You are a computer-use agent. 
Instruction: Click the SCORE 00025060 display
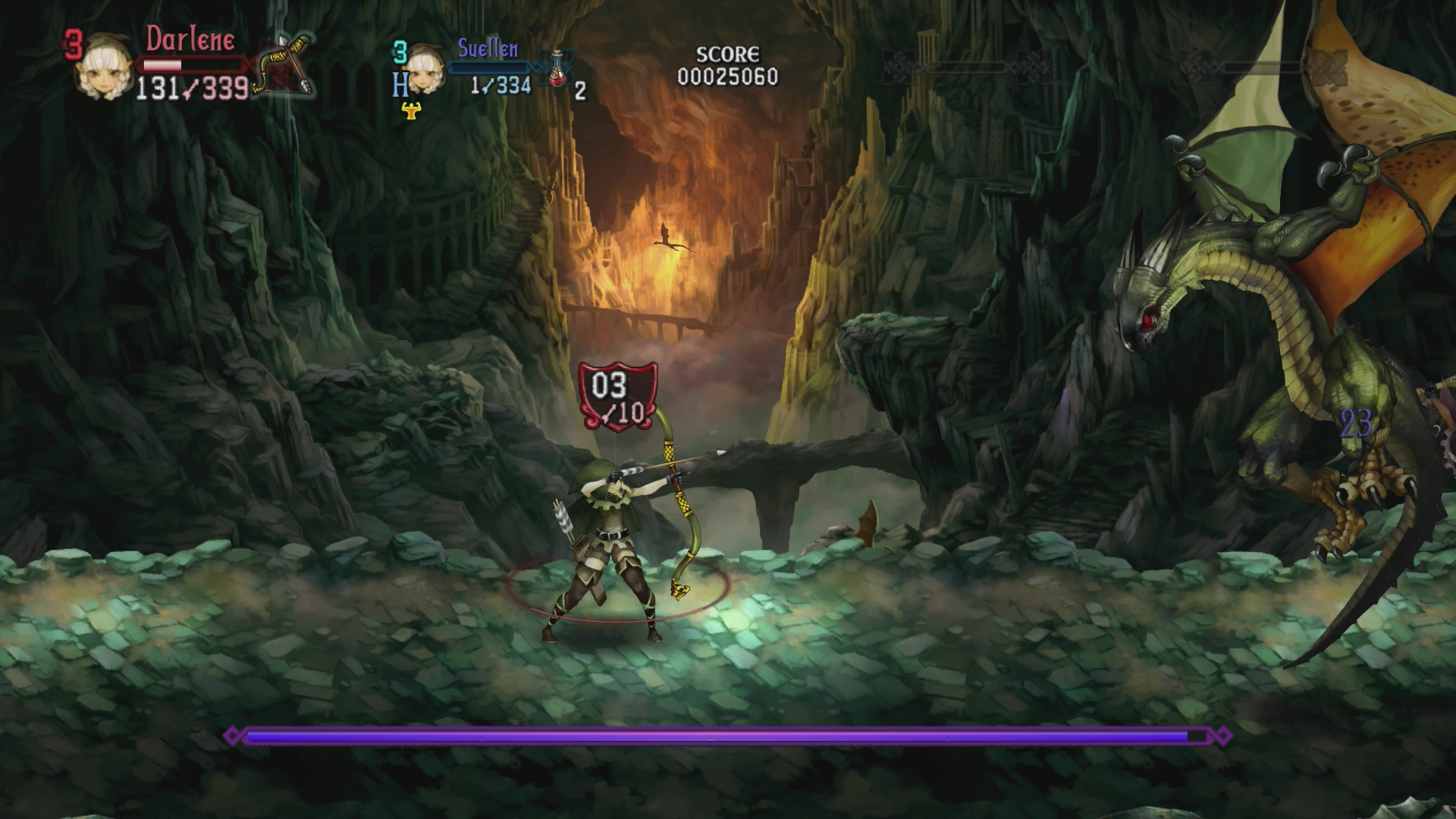[x=729, y=64]
